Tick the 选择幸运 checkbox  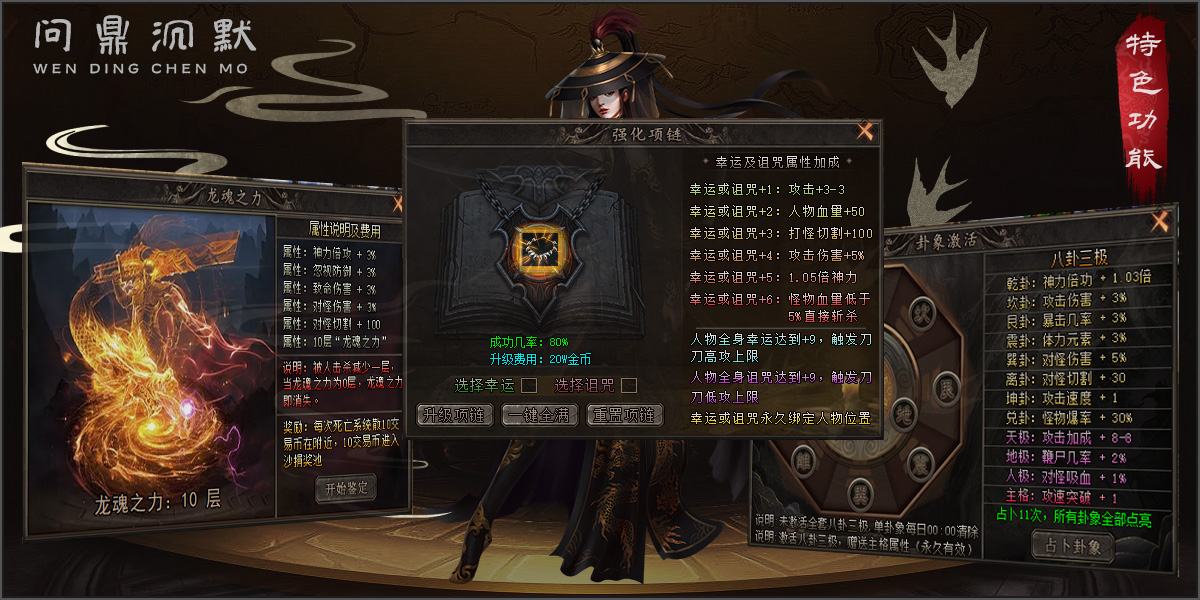coord(529,385)
